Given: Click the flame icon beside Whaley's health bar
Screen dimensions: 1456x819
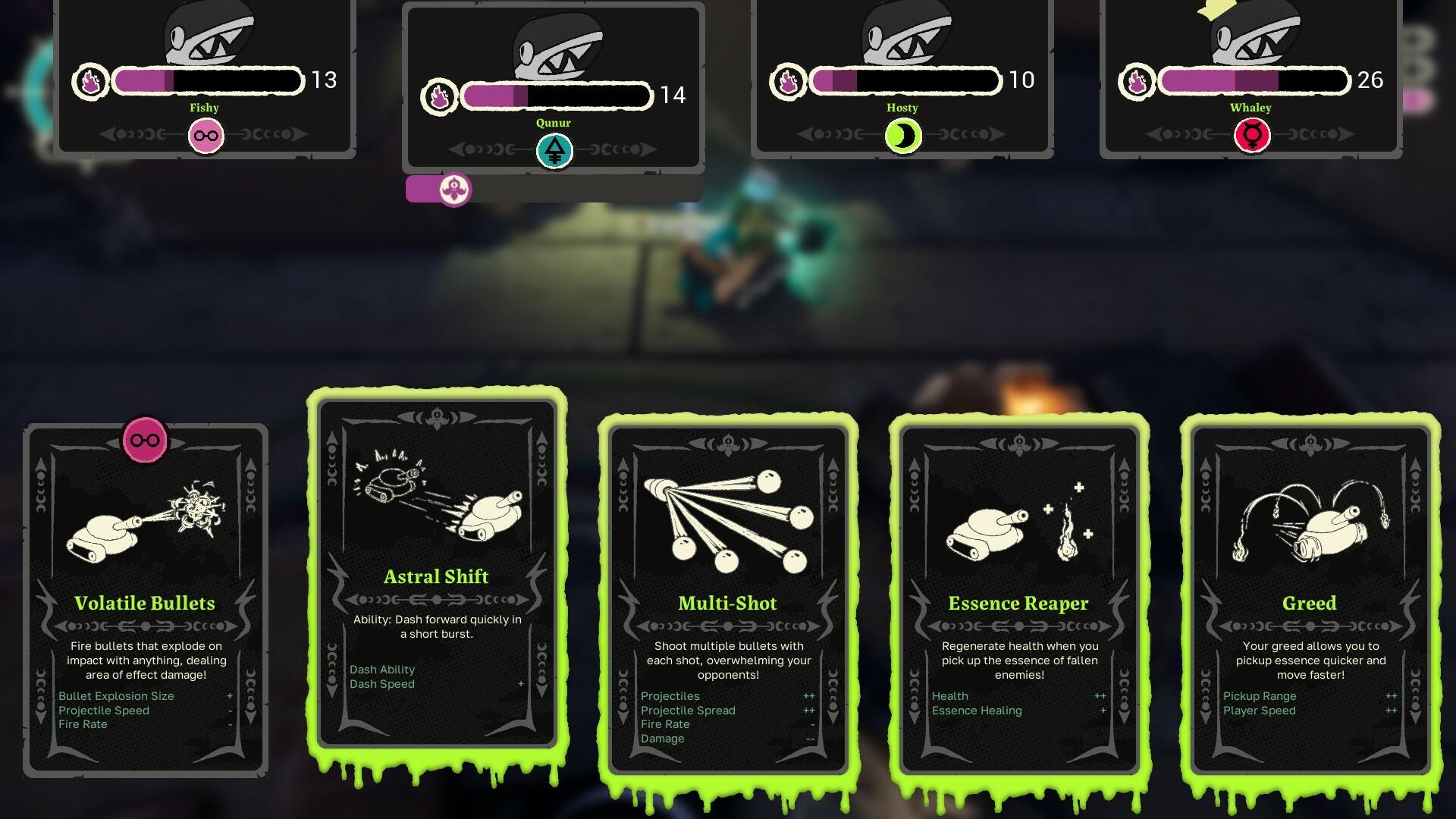Looking at the screenshot, I should click(1136, 79).
